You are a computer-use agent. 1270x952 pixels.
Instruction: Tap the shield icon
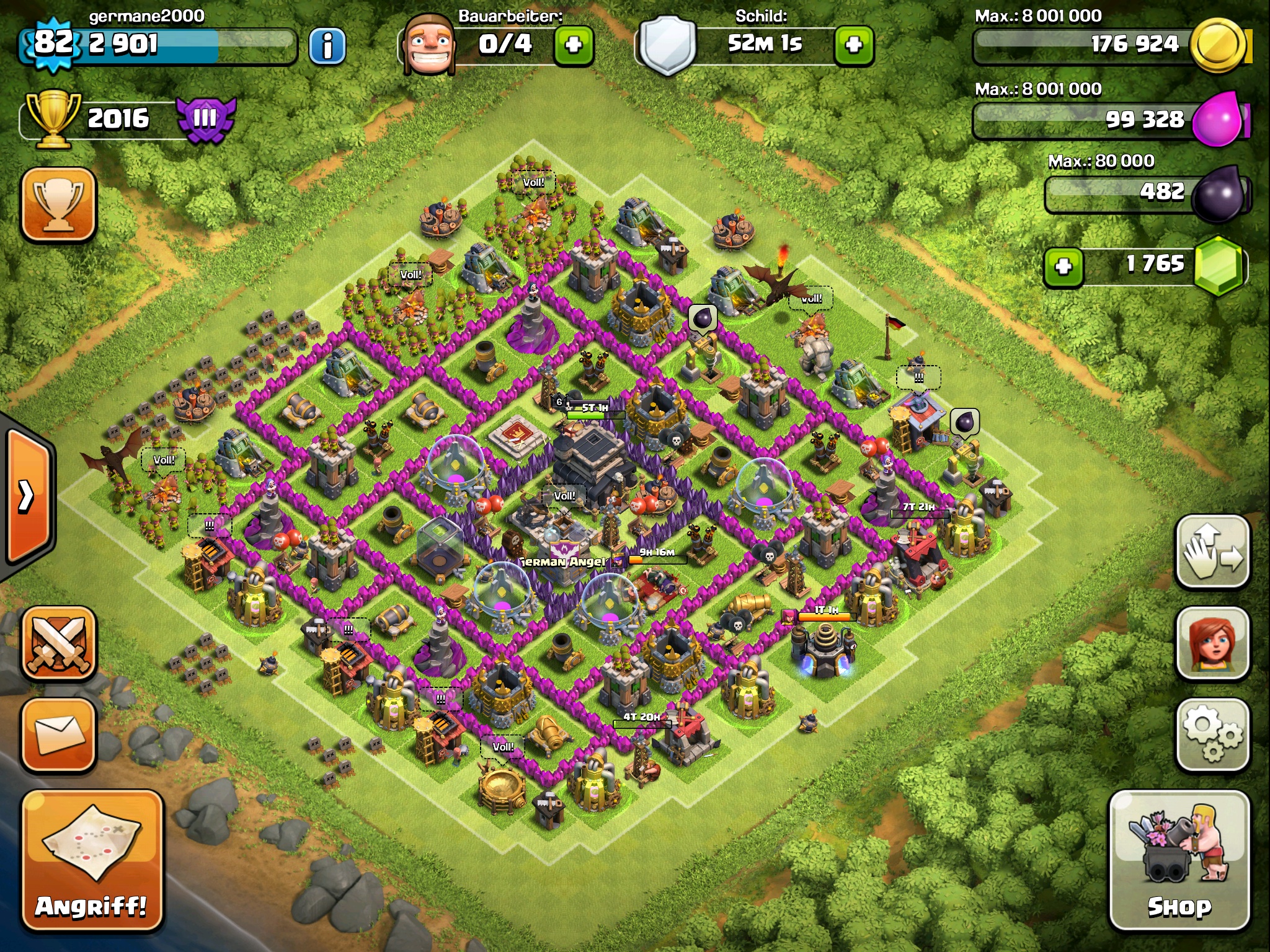[667, 45]
